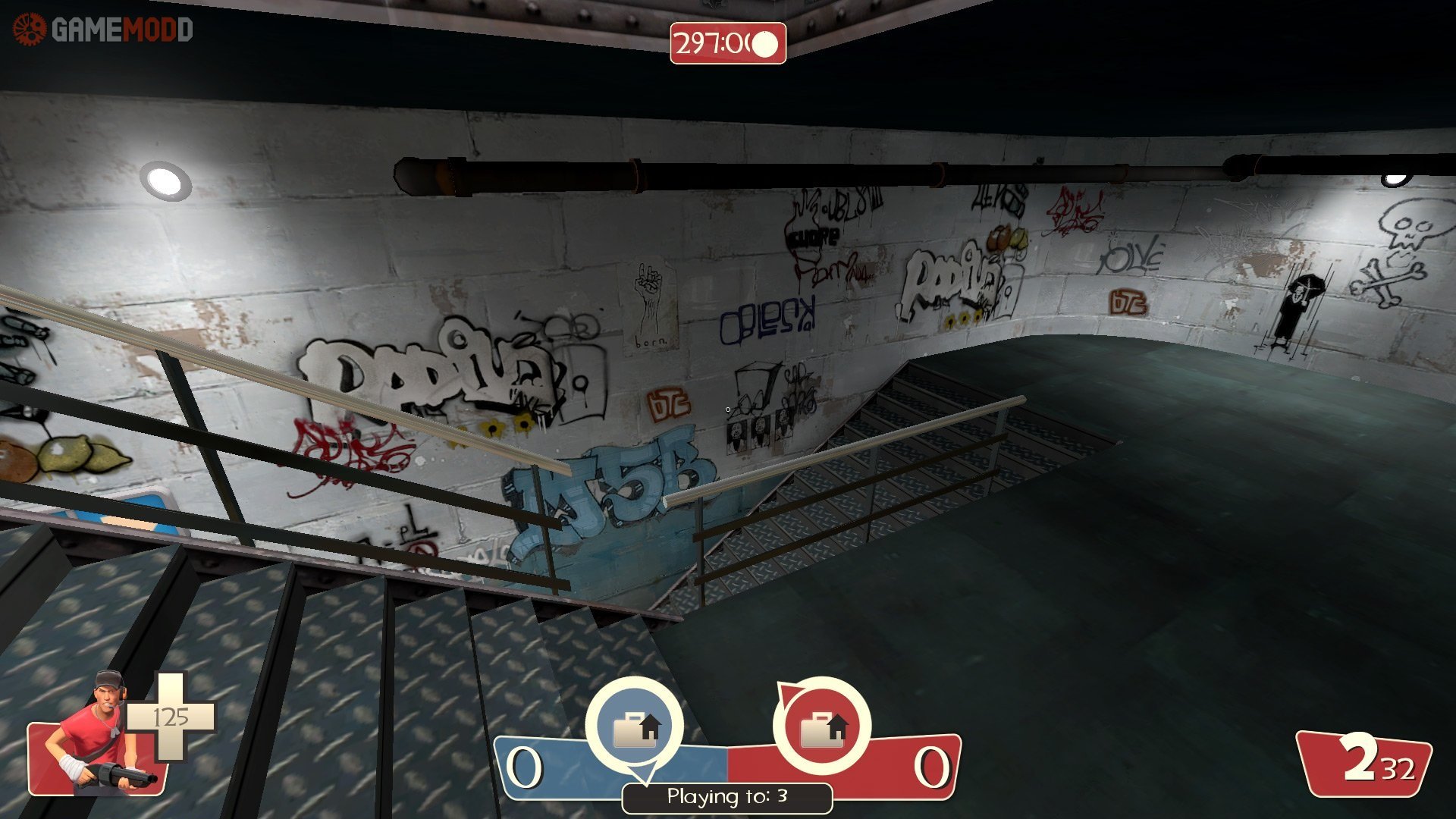Open the GameModd watermark logo
Screen dimensions: 1456x819
103,30
